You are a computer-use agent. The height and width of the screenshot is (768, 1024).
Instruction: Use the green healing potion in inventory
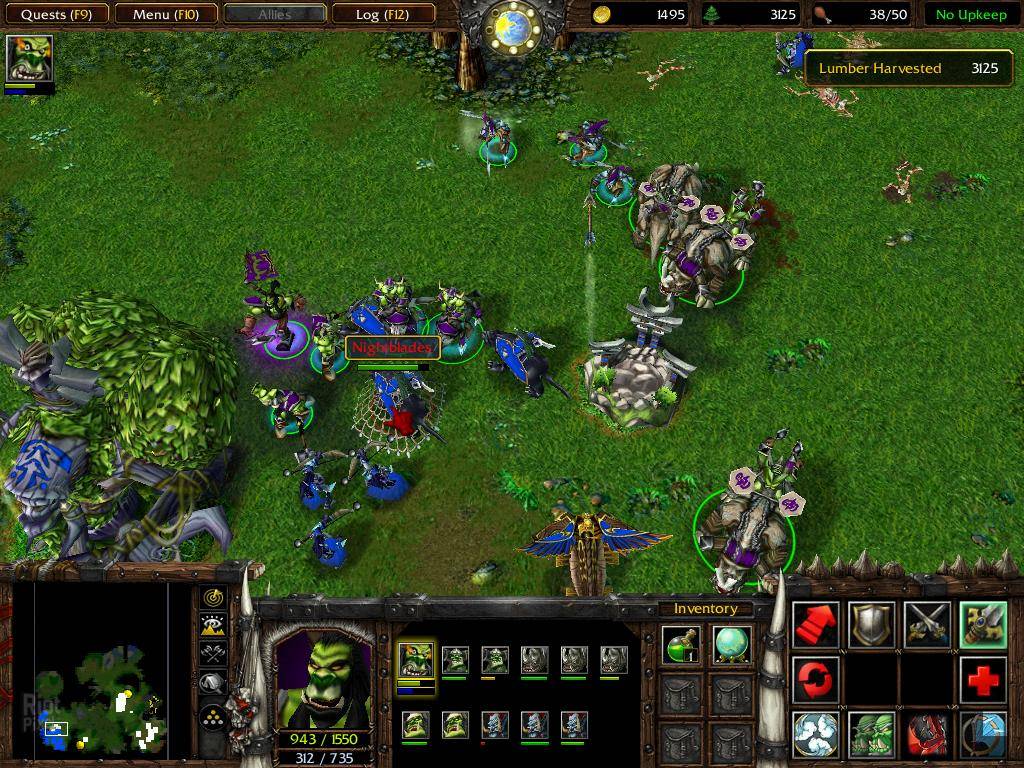point(682,645)
